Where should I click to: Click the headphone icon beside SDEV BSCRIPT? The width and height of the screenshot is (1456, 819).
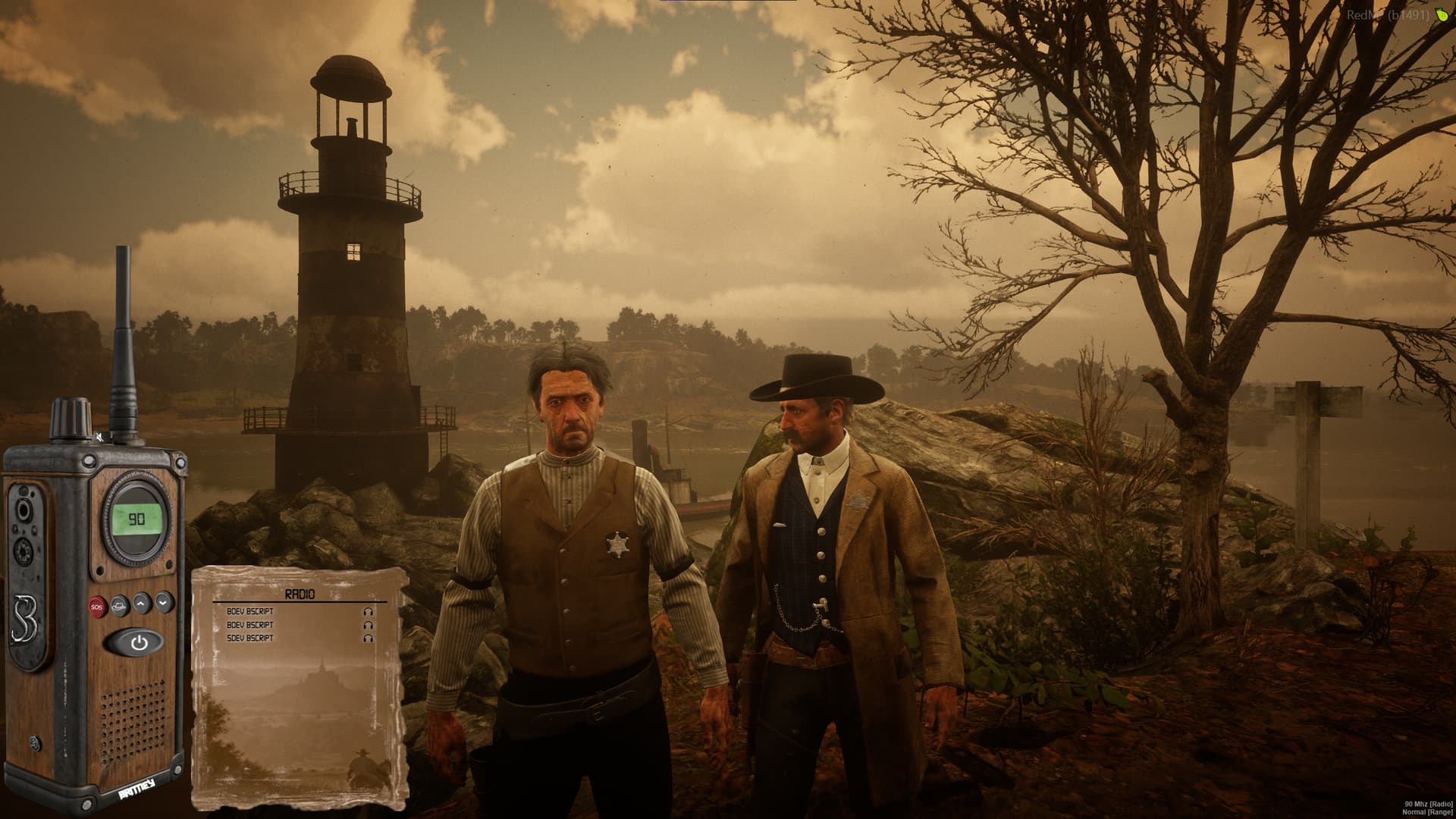click(369, 639)
